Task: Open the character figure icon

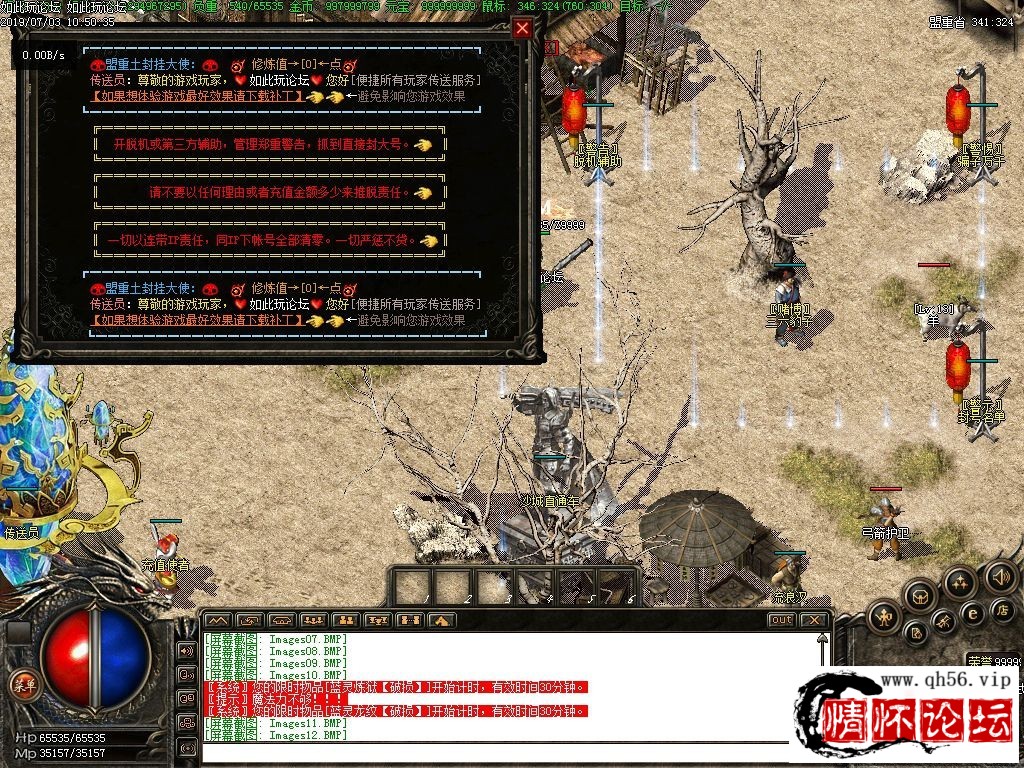Action: pyautogui.click(x=883, y=616)
